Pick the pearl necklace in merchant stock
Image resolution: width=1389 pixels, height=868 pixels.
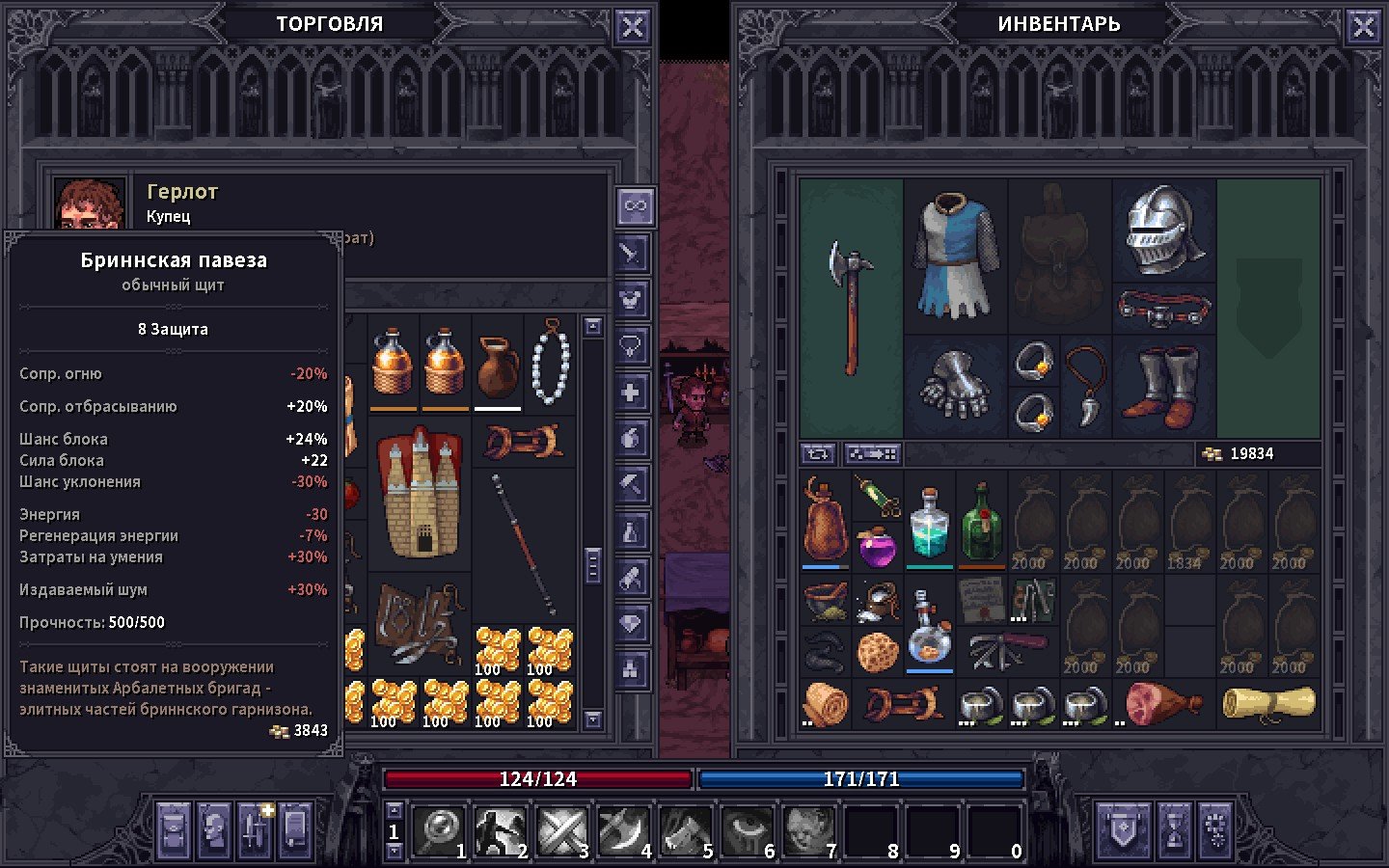551,363
